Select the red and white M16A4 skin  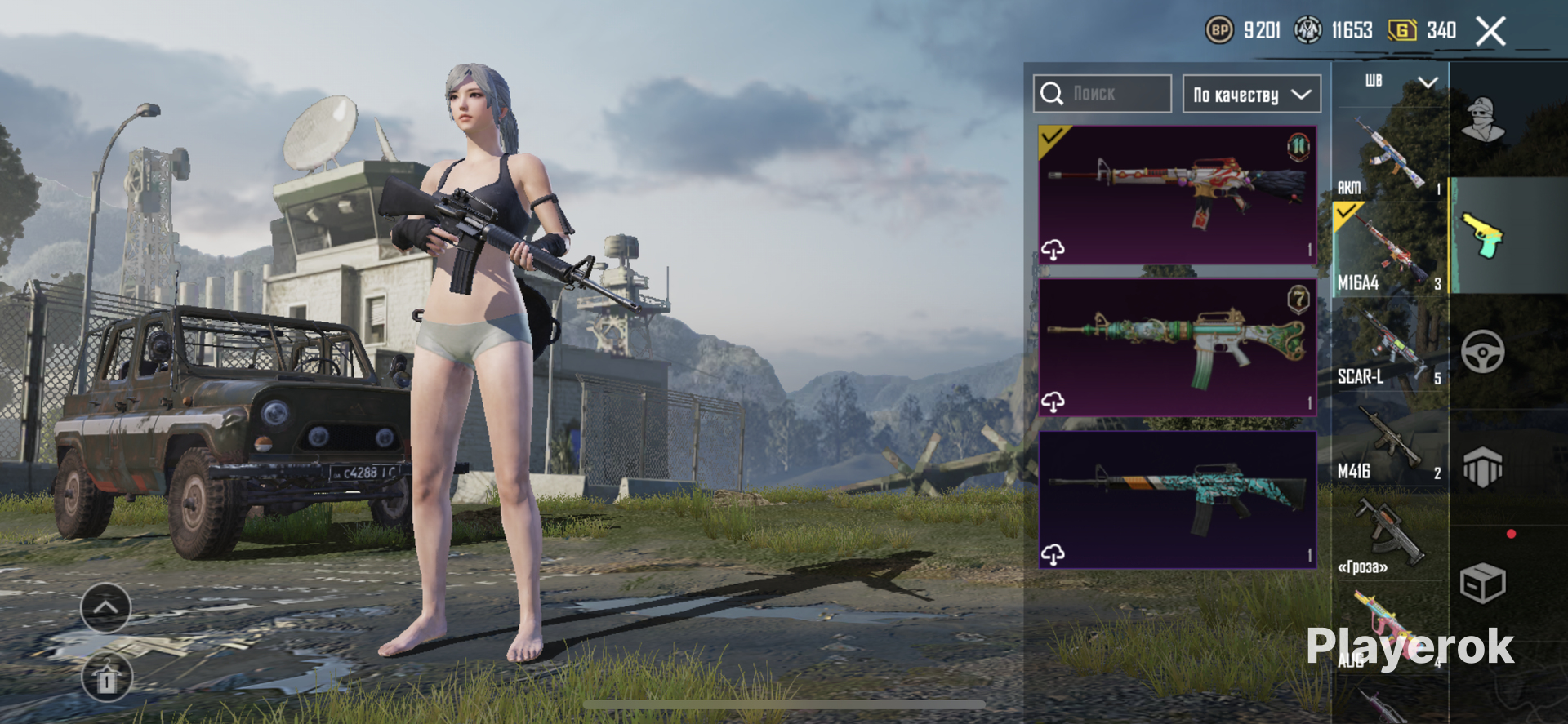tap(1177, 195)
